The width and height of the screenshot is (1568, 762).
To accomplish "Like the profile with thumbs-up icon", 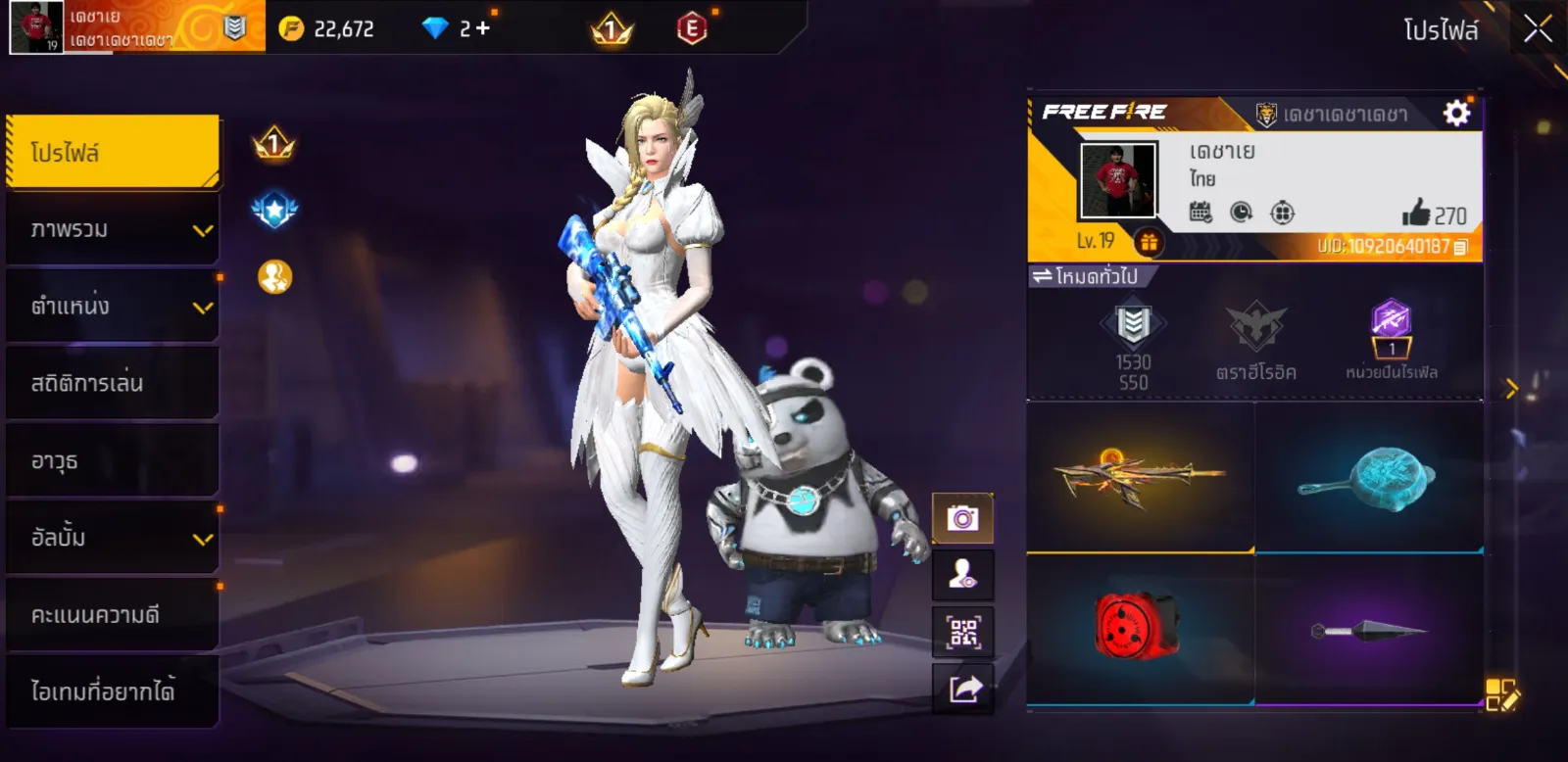I will pyautogui.click(x=1416, y=213).
